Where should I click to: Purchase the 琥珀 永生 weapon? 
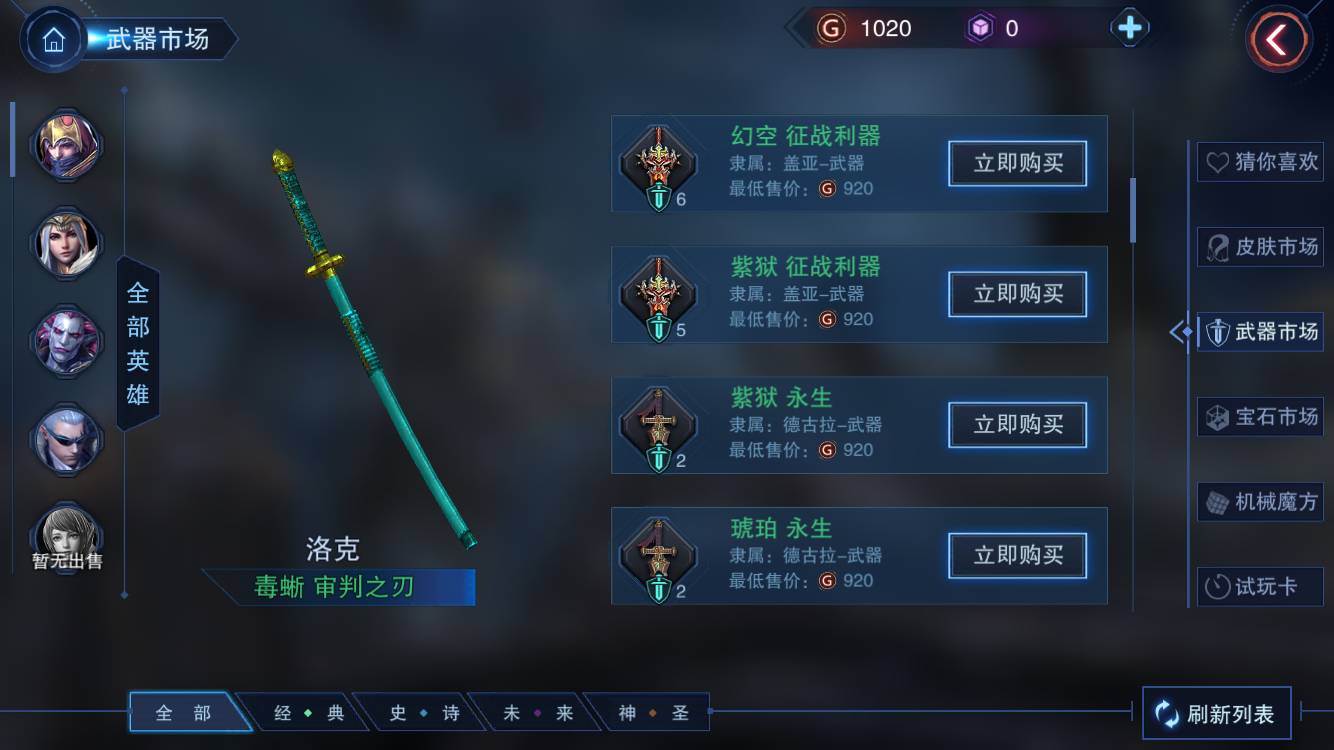point(1017,556)
